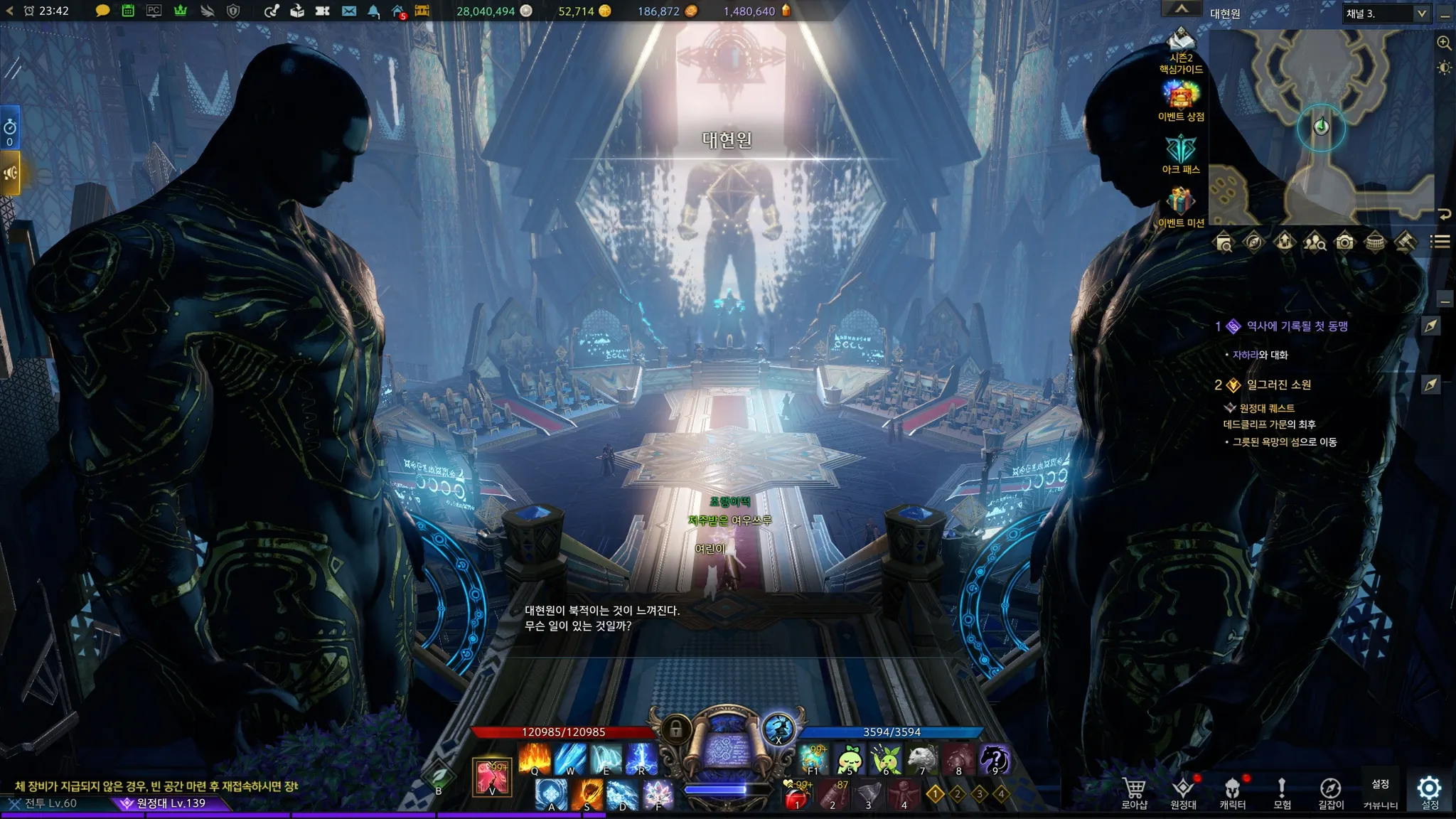Activate the fire skill on Q
The height and width of the screenshot is (819, 1456).
[x=535, y=759]
